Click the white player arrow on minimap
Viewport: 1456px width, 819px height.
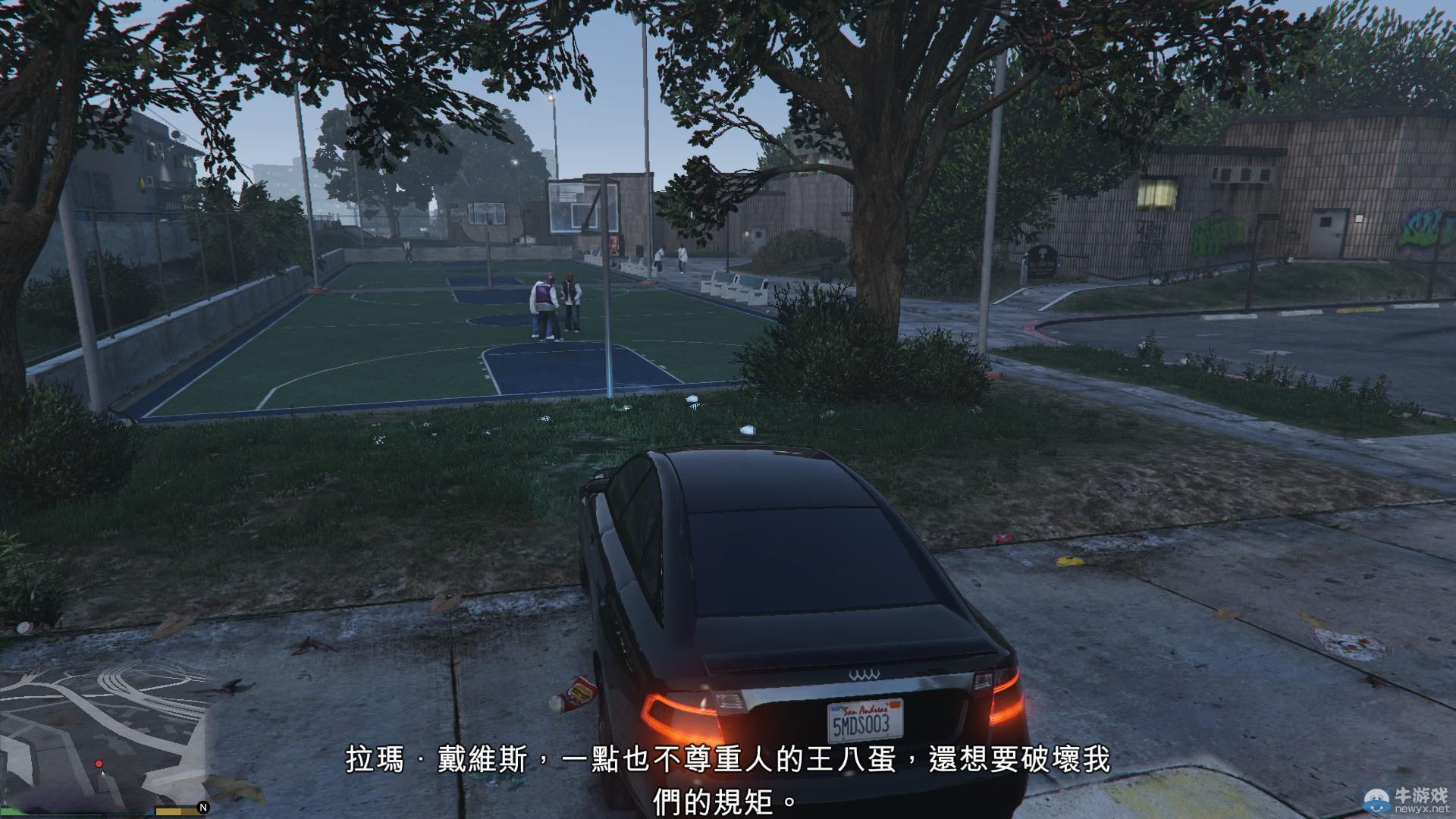[102, 775]
